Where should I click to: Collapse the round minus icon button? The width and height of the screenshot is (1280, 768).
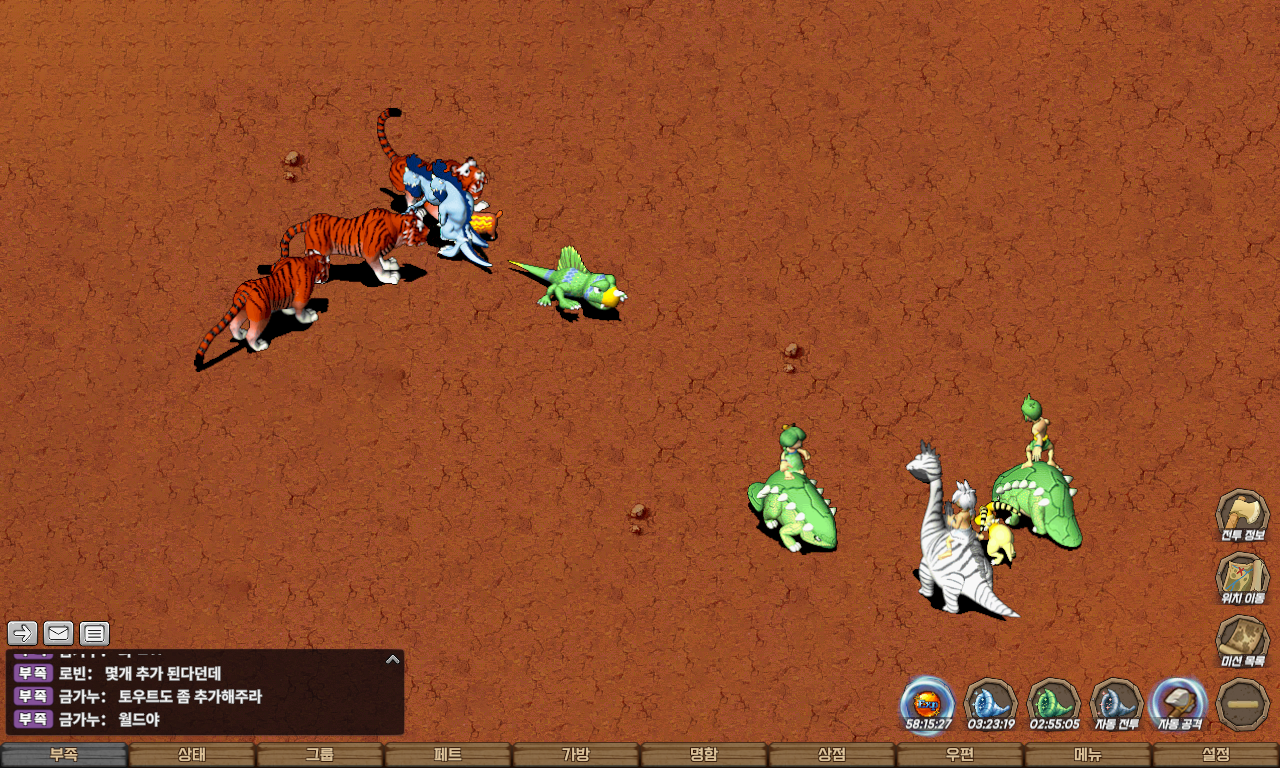1243,704
